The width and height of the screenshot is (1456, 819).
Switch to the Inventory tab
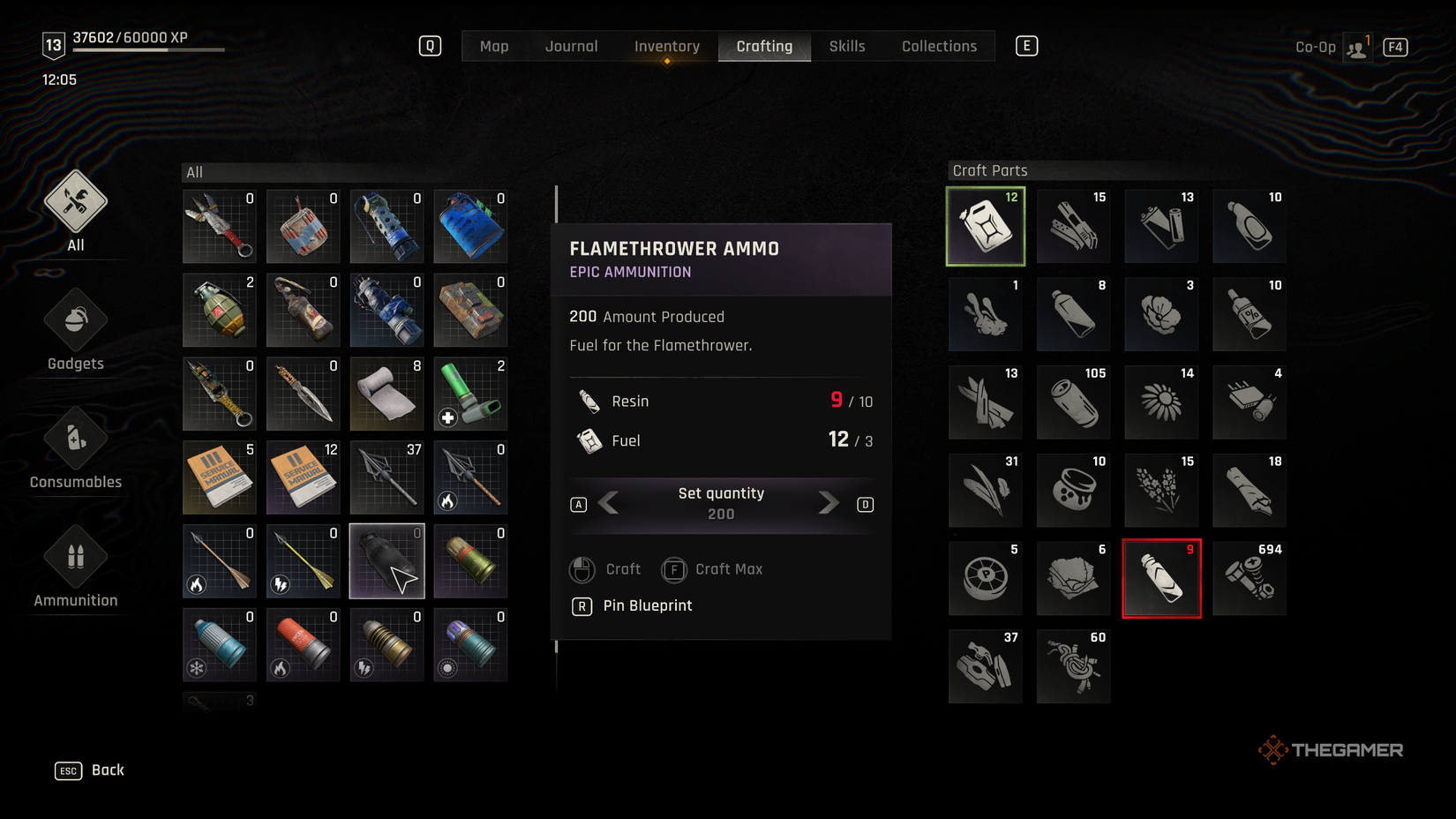(x=666, y=46)
